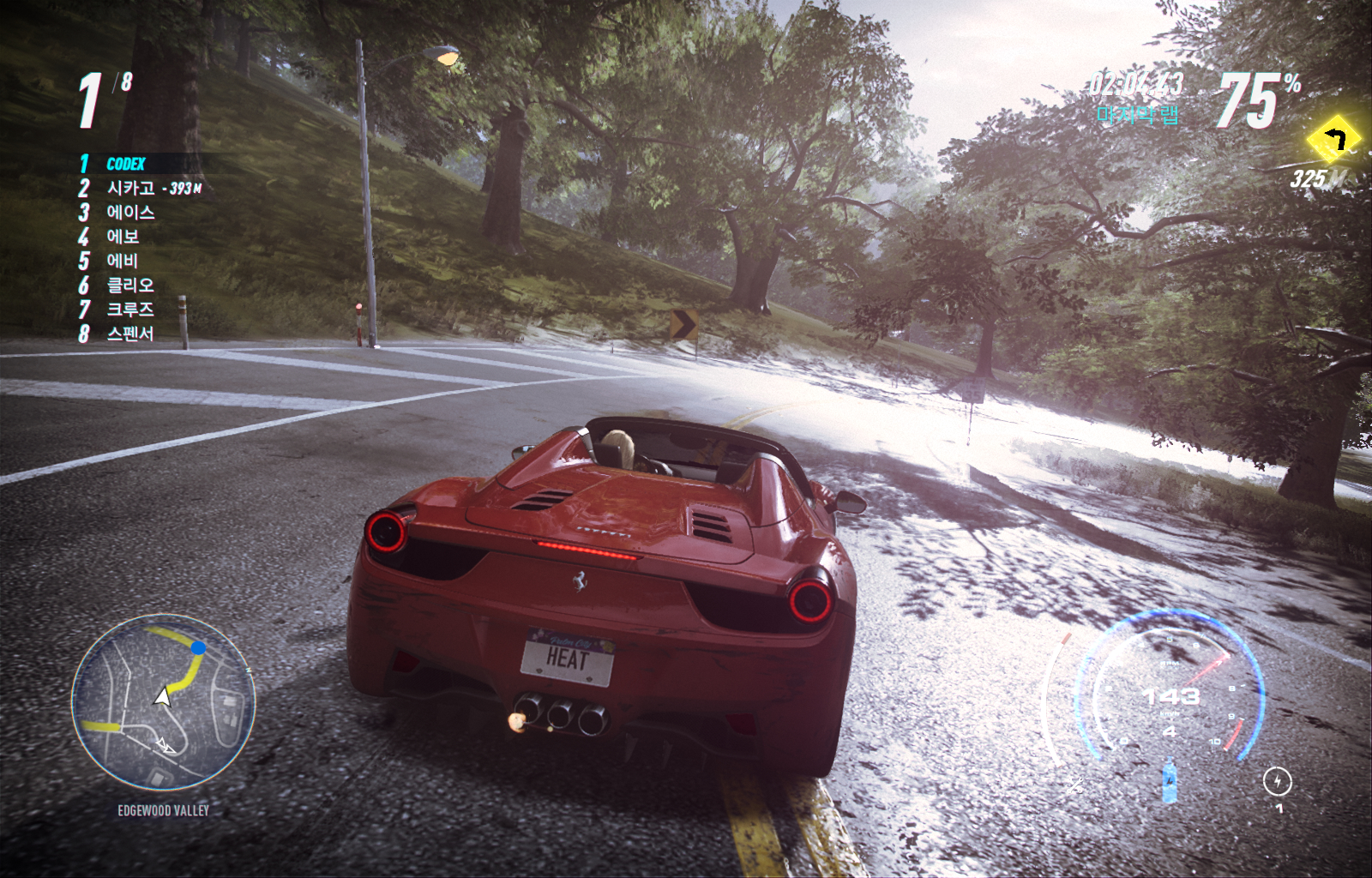Click the yellow left-turn warning sign
Viewport: 1372px width, 878px height.
point(1333,138)
